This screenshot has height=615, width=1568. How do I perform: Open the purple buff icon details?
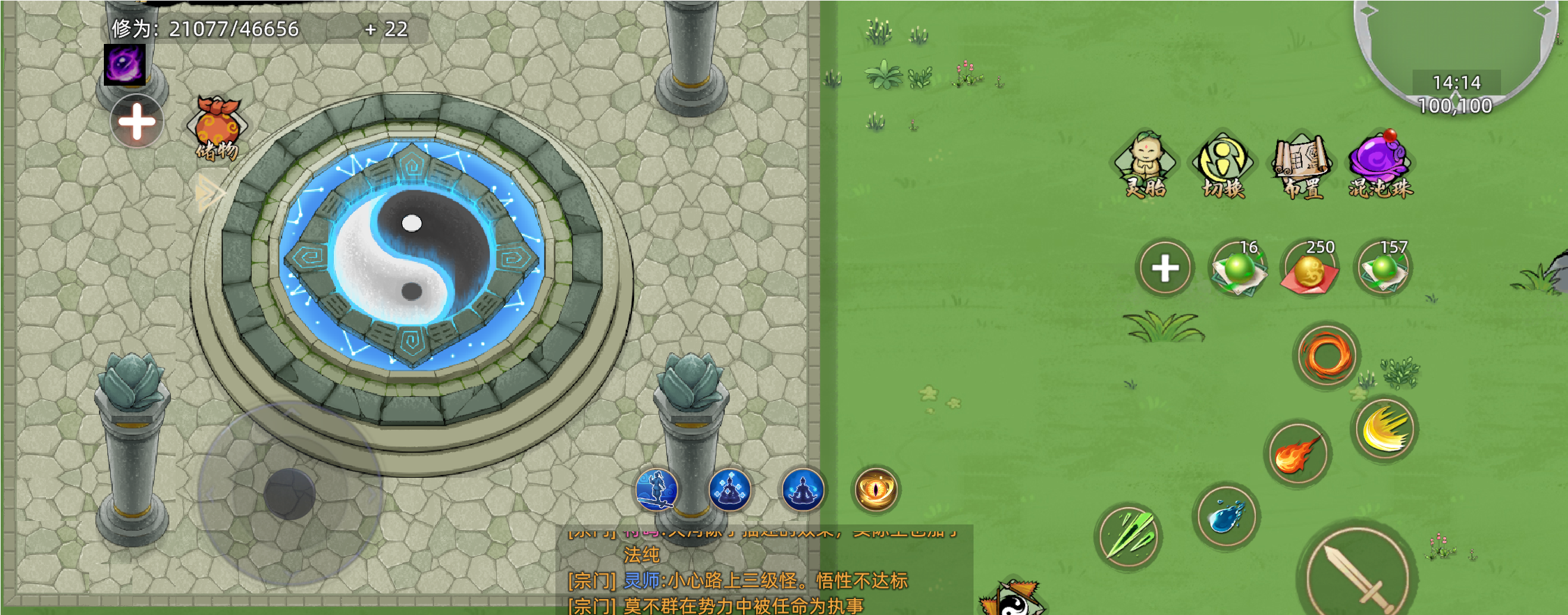[125, 64]
